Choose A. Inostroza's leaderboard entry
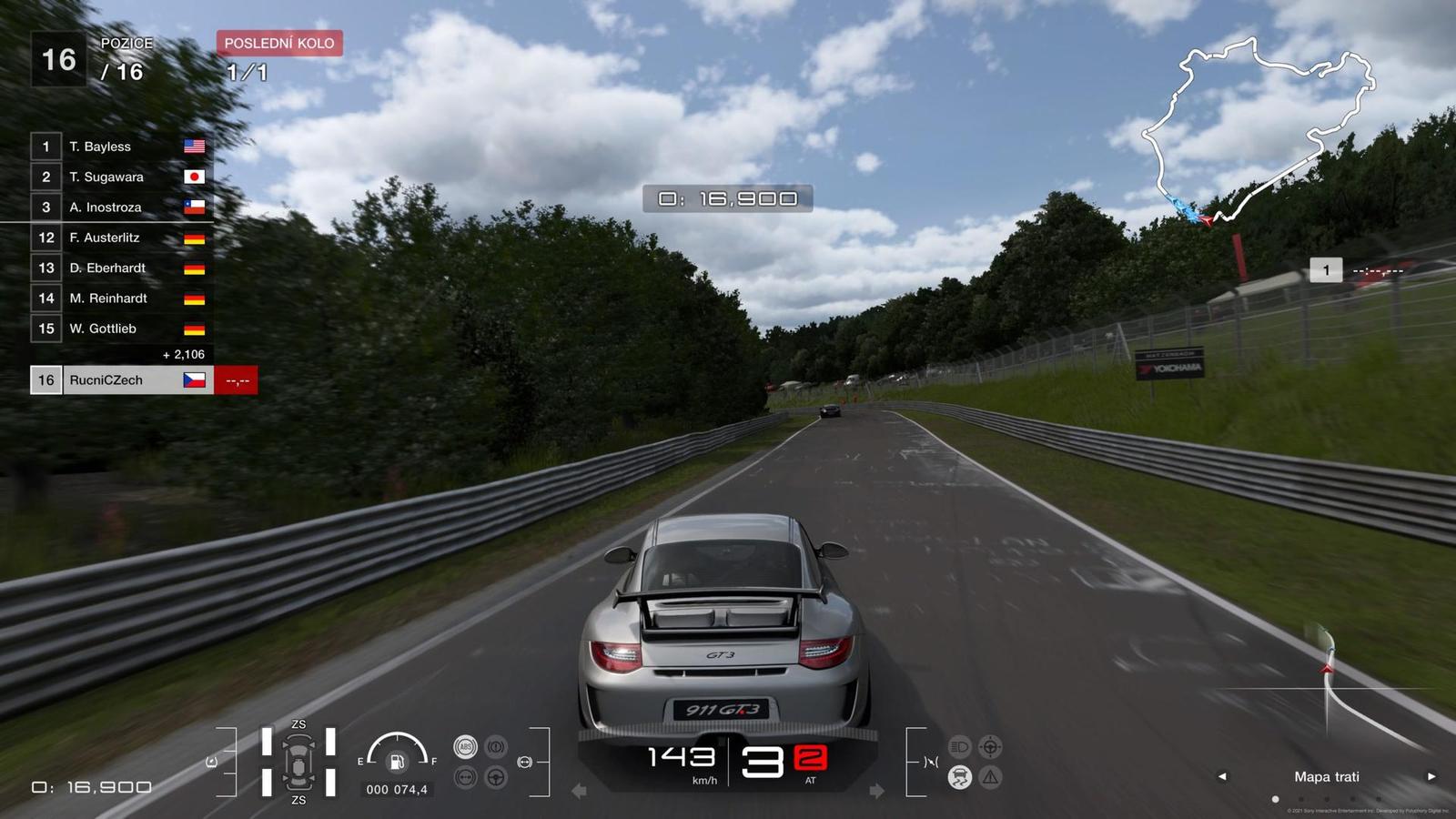This screenshot has height=819, width=1456. (118, 207)
